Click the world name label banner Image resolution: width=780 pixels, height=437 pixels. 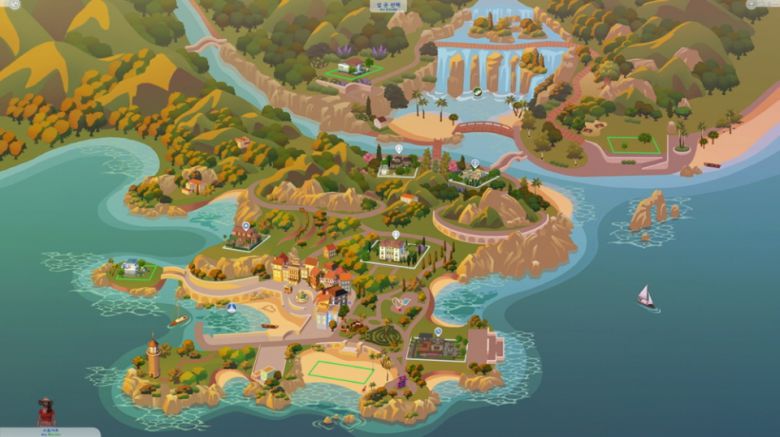pos(388,6)
